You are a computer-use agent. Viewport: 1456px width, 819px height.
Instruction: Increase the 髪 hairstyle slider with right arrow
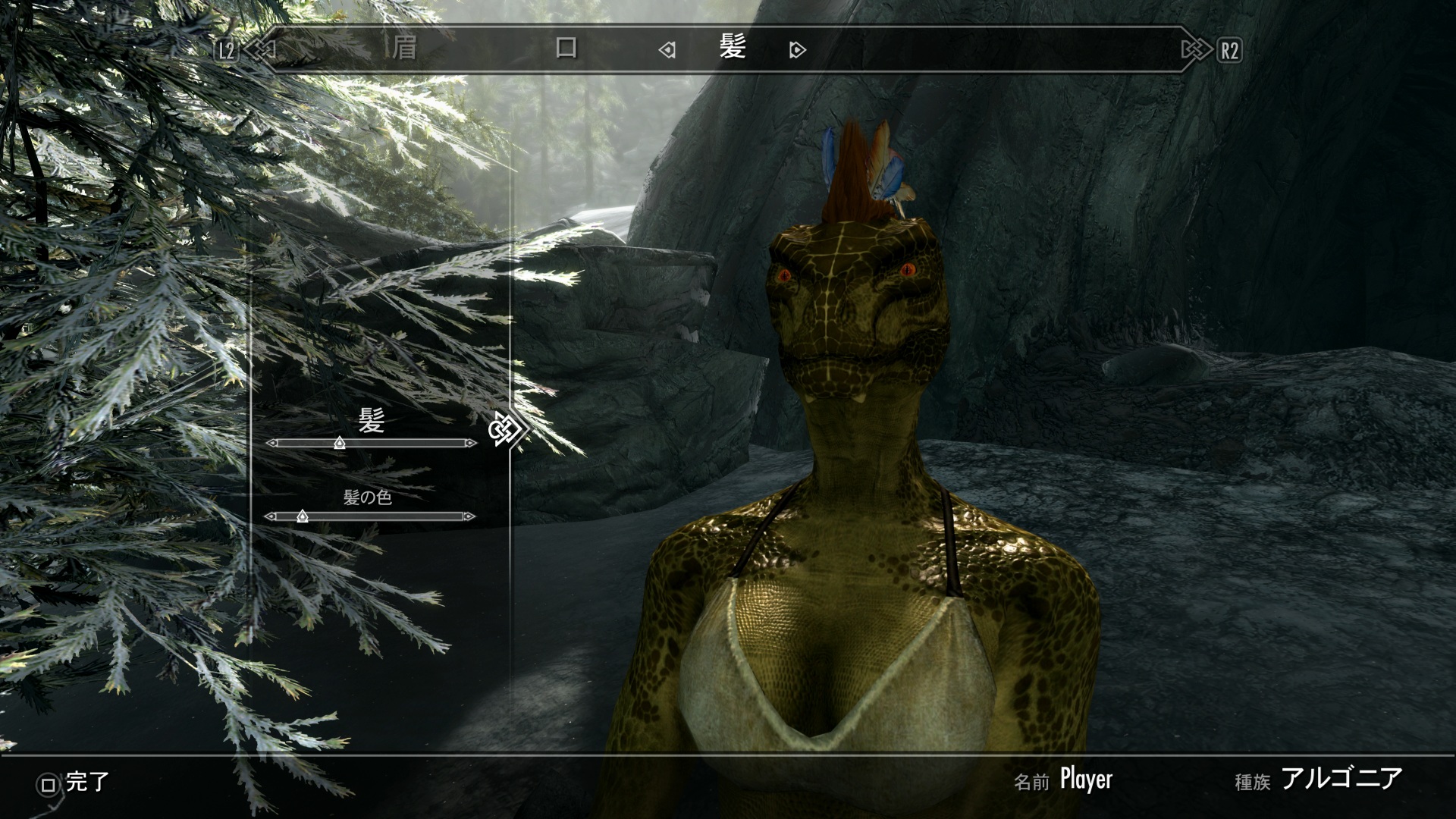pos(472,443)
